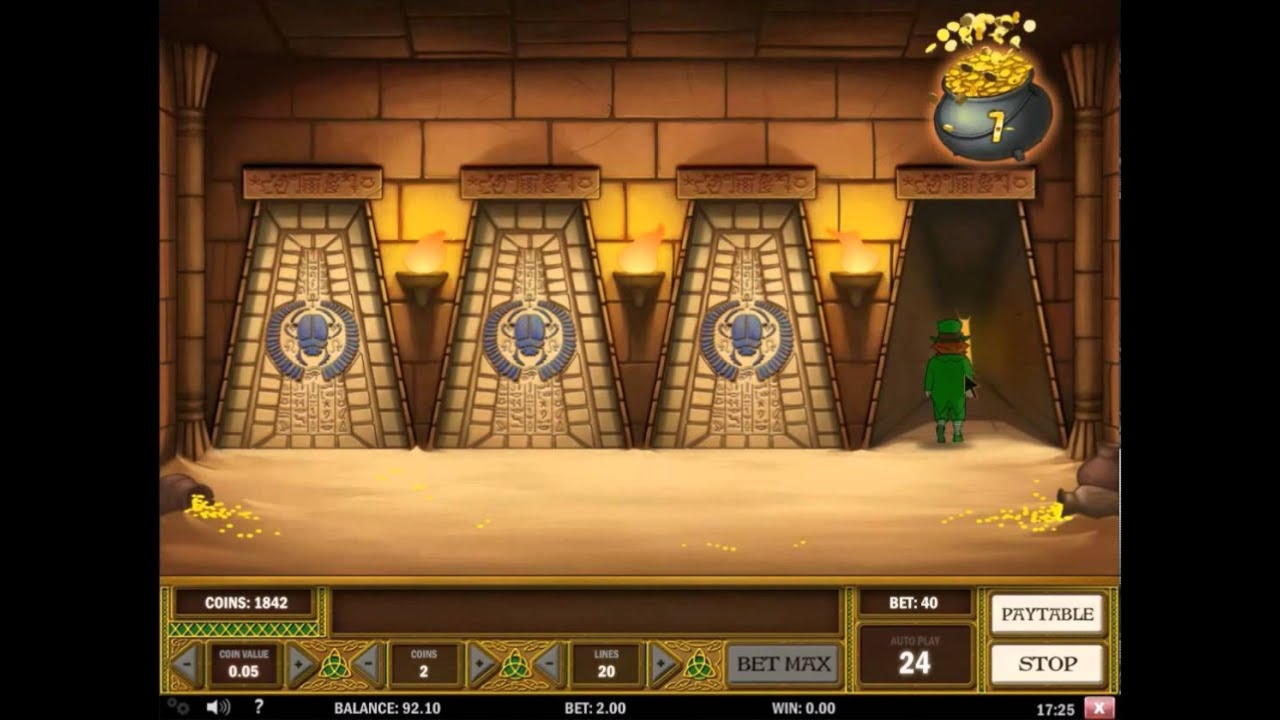Toggle the sound speaker icon

click(217, 707)
